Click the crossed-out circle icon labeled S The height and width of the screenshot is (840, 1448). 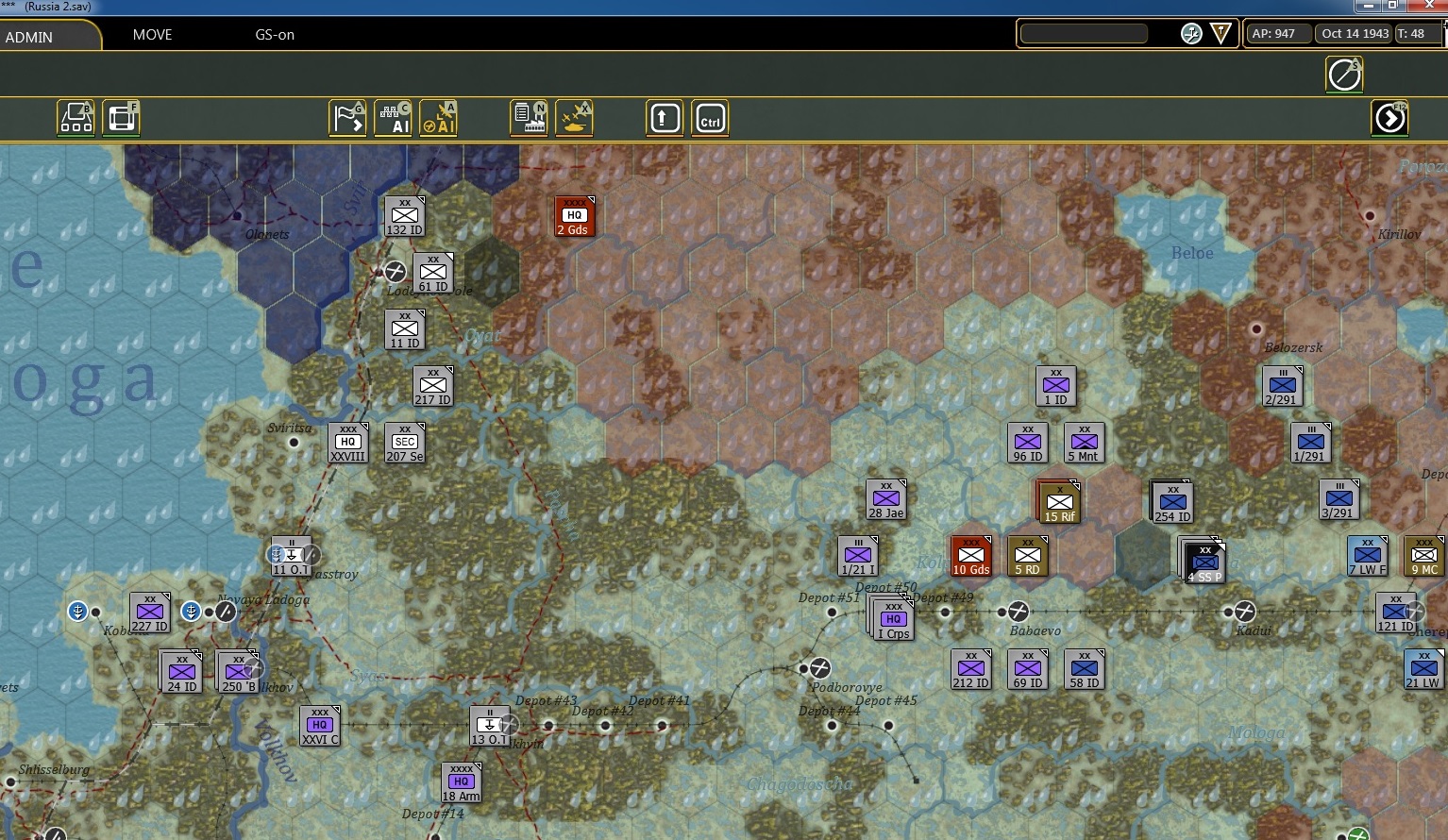tap(1344, 74)
